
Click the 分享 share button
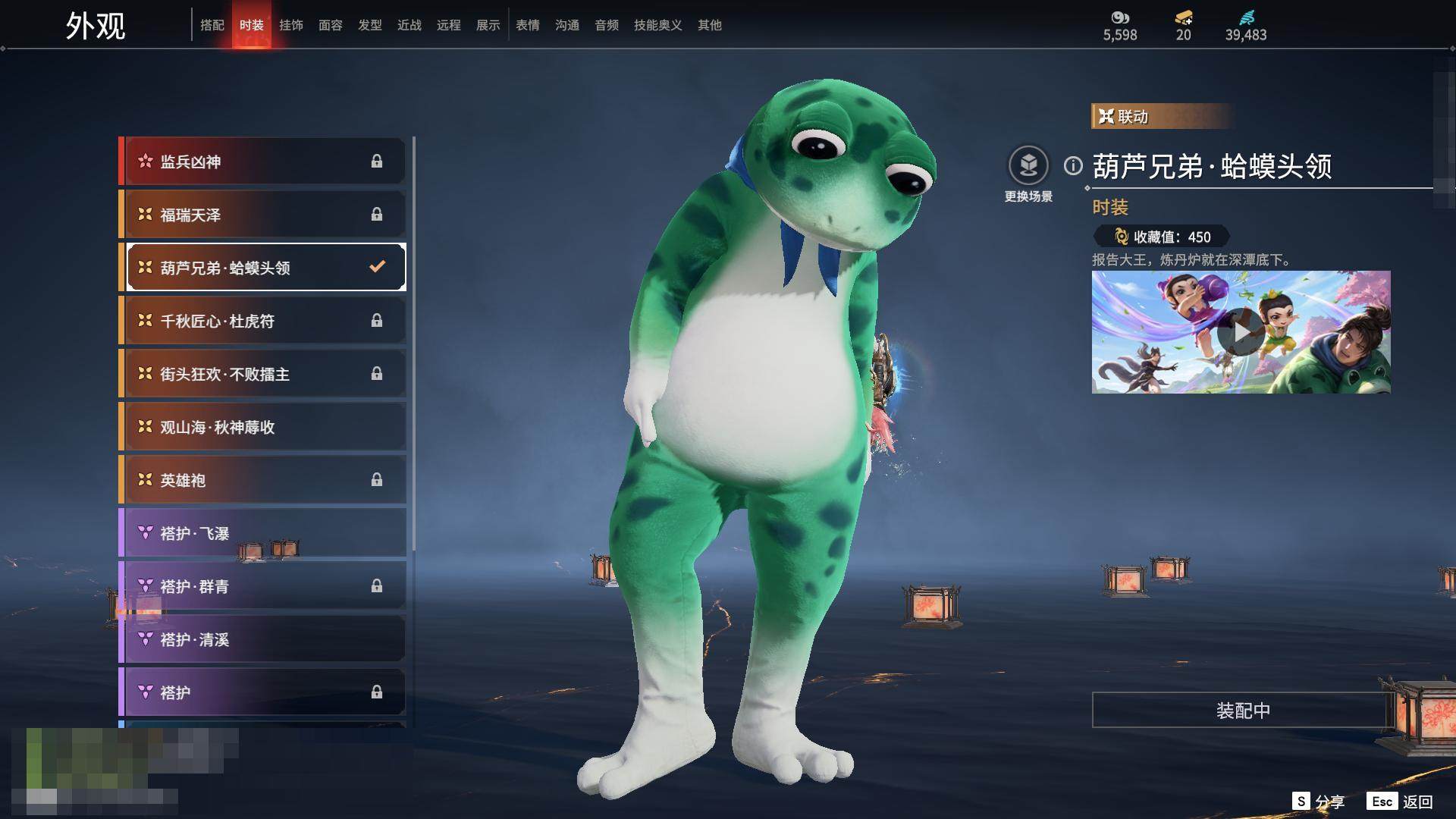(1319, 802)
